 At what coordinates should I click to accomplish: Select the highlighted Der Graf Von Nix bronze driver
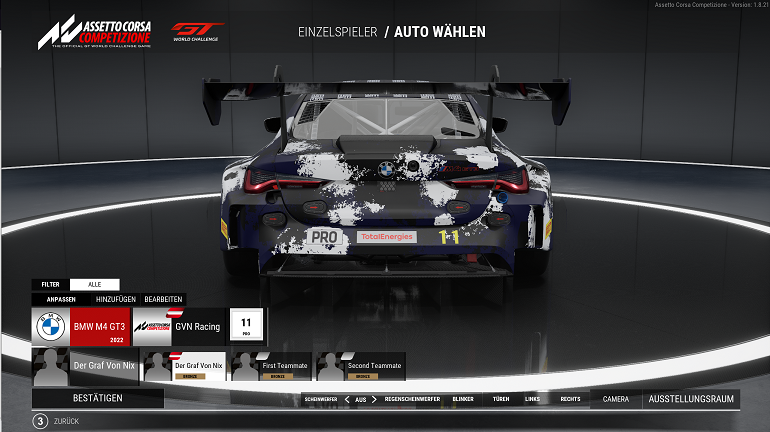[x=183, y=367]
